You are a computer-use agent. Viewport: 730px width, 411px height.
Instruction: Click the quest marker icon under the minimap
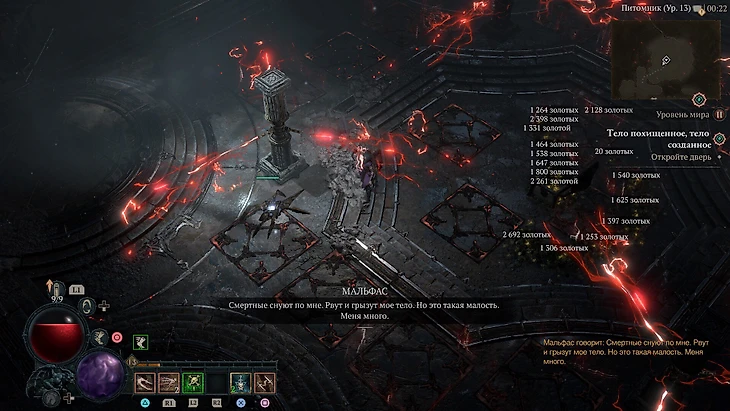(719, 139)
